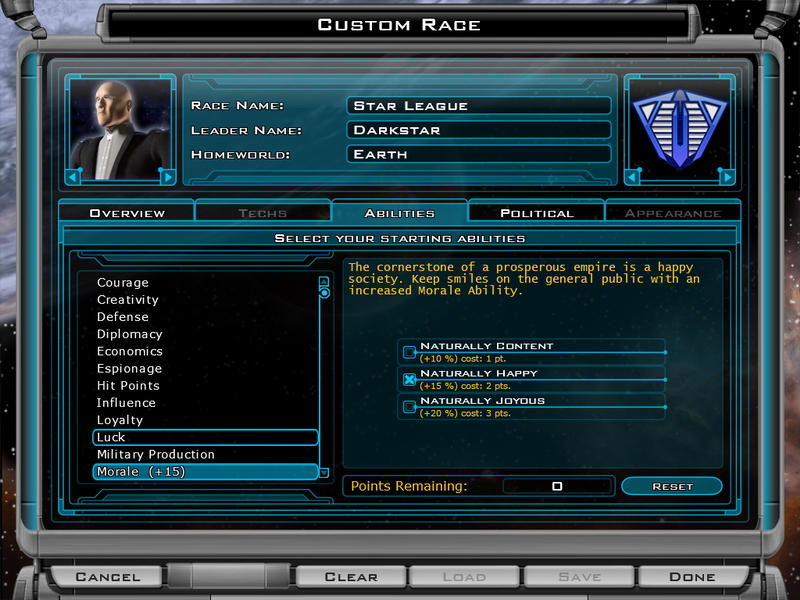Switch to the Overview tab

127,213
